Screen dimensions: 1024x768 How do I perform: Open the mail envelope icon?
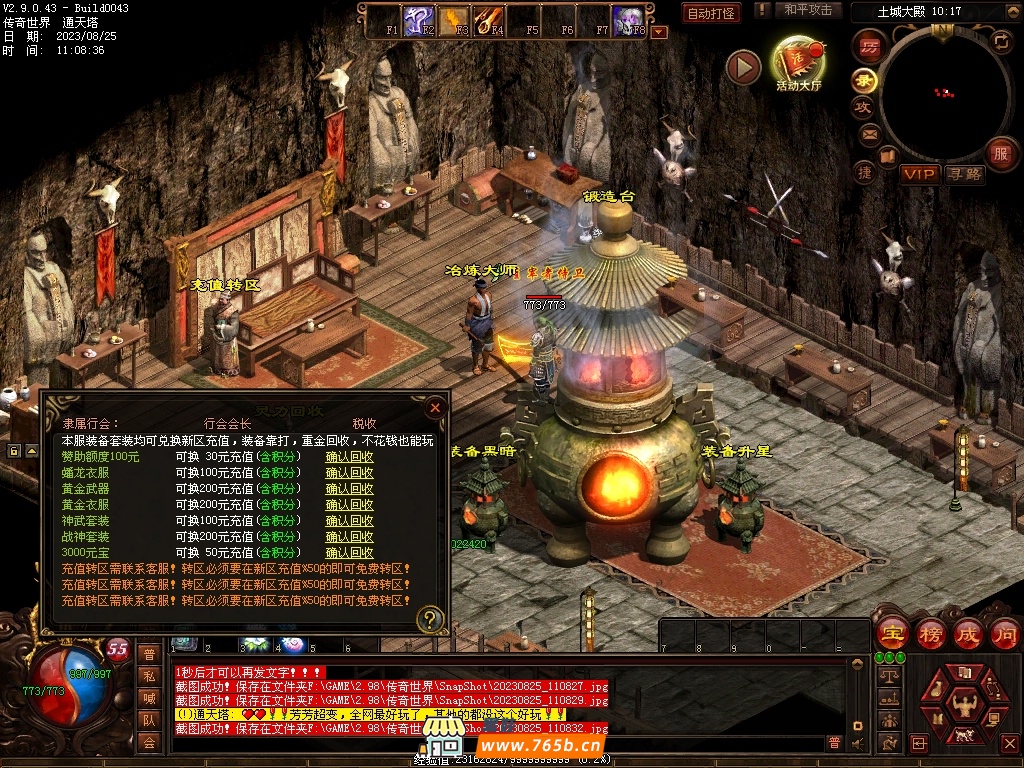(x=869, y=134)
